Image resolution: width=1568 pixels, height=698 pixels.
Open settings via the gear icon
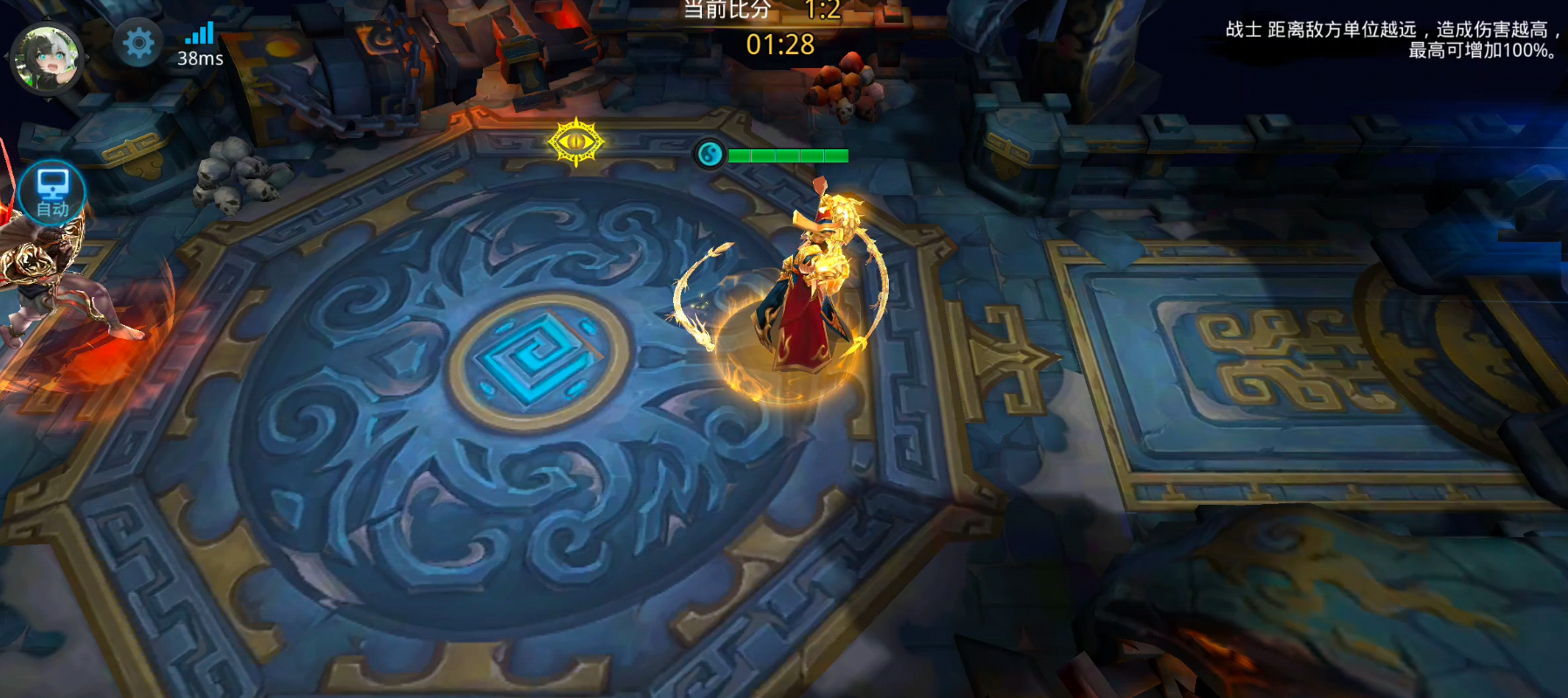pos(138,43)
